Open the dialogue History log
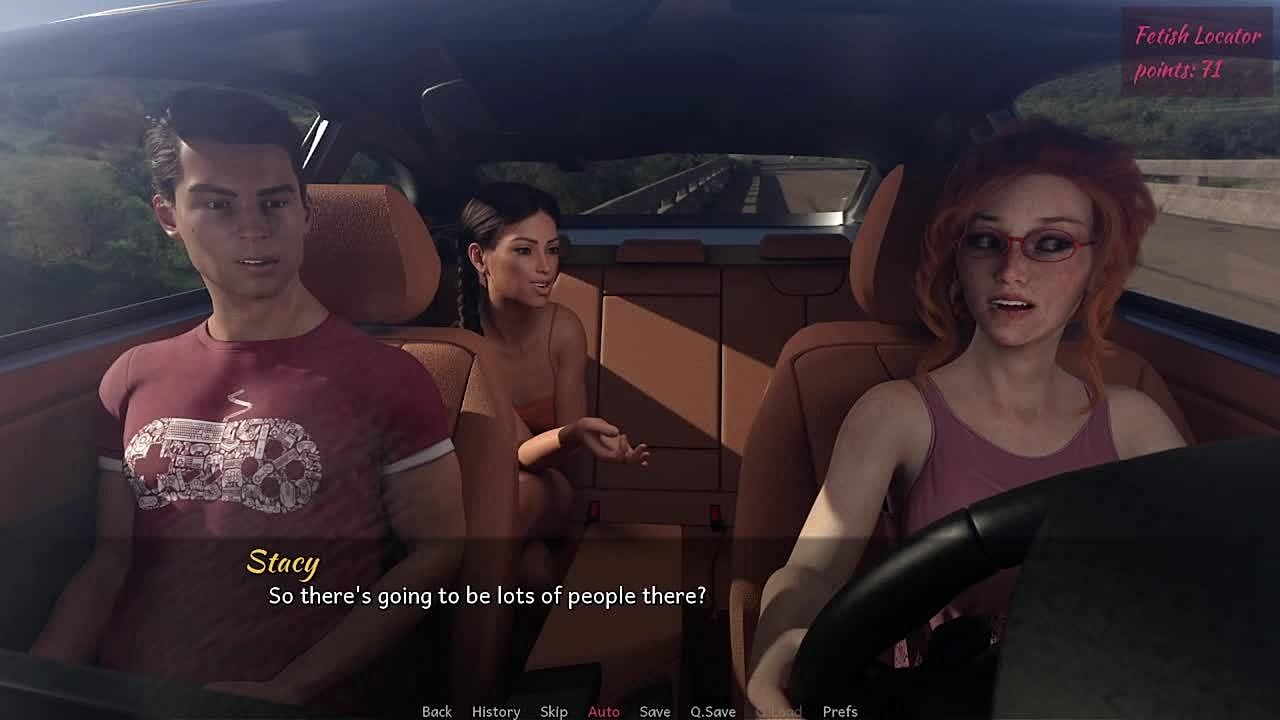Image resolution: width=1280 pixels, height=720 pixels. 496,711
